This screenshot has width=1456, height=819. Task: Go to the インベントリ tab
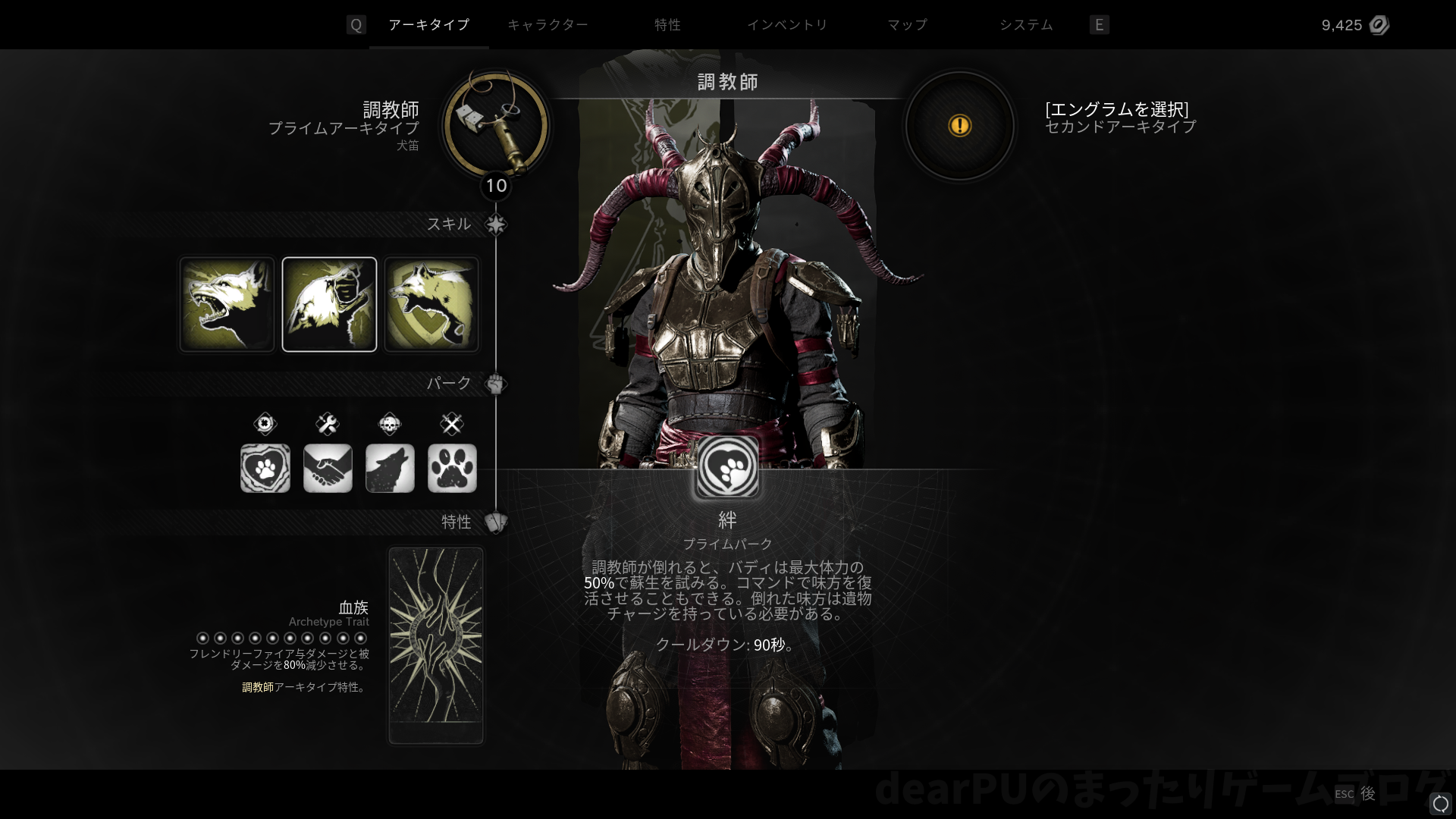click(x=787, y=25)
